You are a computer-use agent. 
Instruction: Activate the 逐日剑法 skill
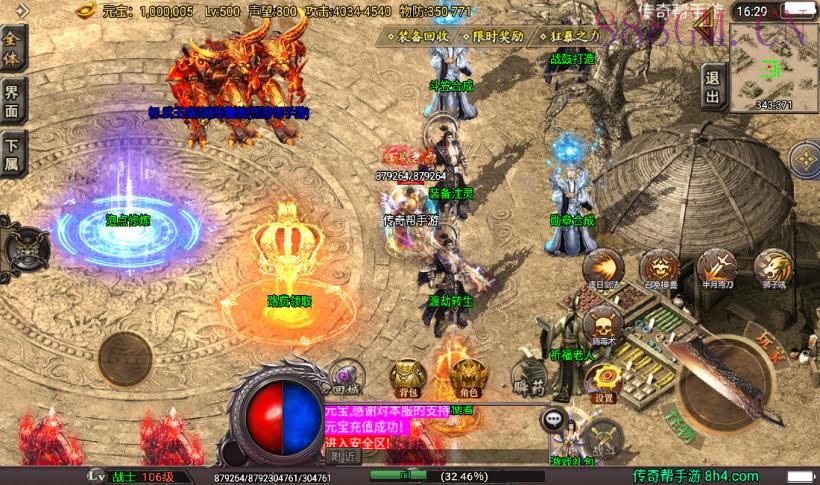[603, 269]
